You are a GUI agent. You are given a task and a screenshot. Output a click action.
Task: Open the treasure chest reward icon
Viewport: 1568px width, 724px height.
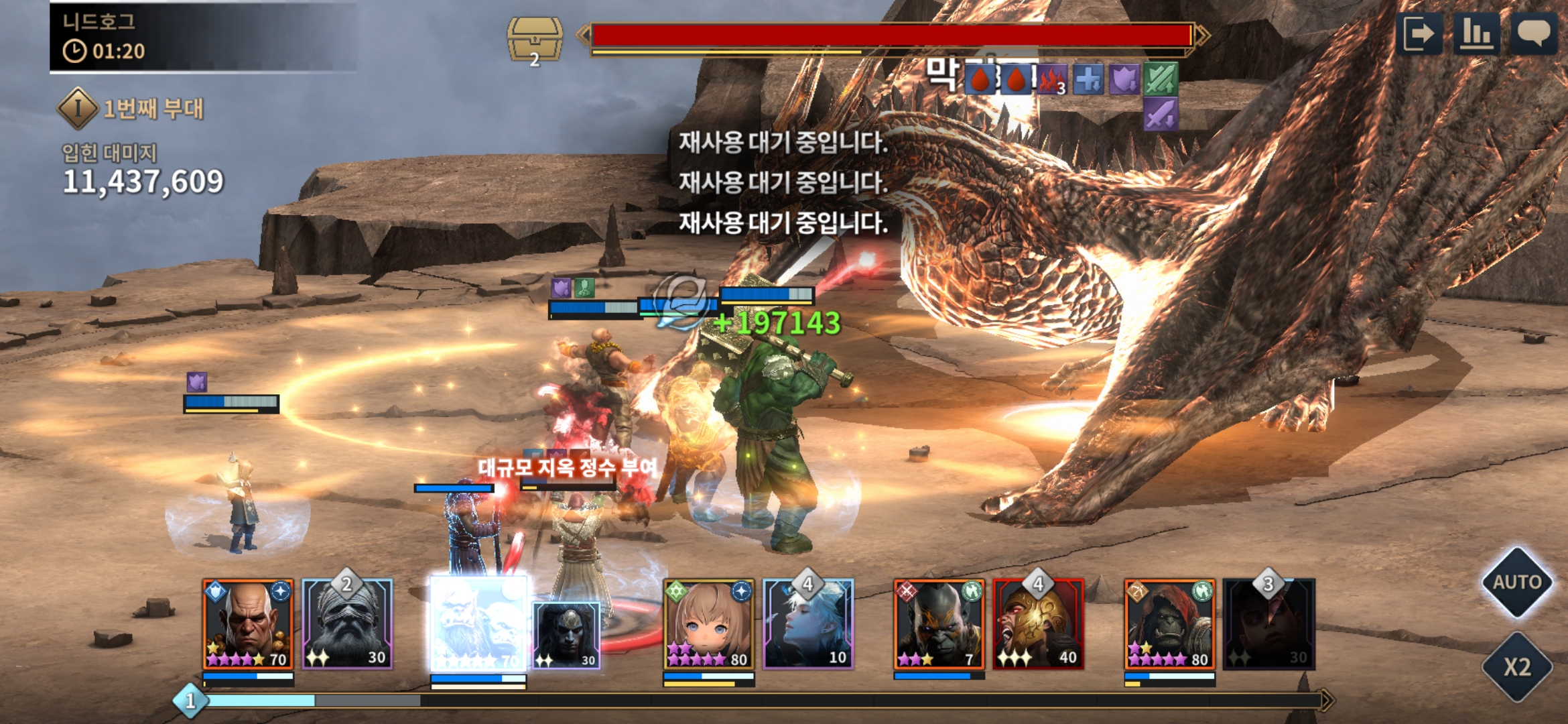coord(534,40)
